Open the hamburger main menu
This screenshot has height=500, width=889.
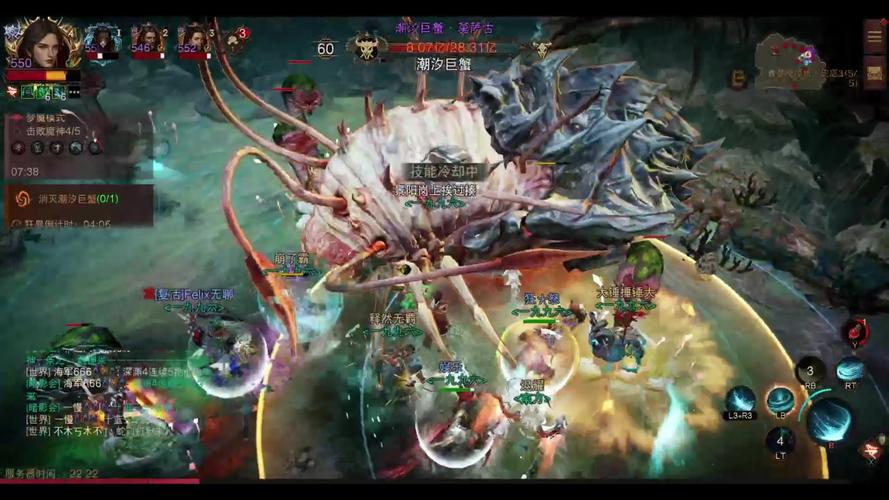(x=874, y=36)
